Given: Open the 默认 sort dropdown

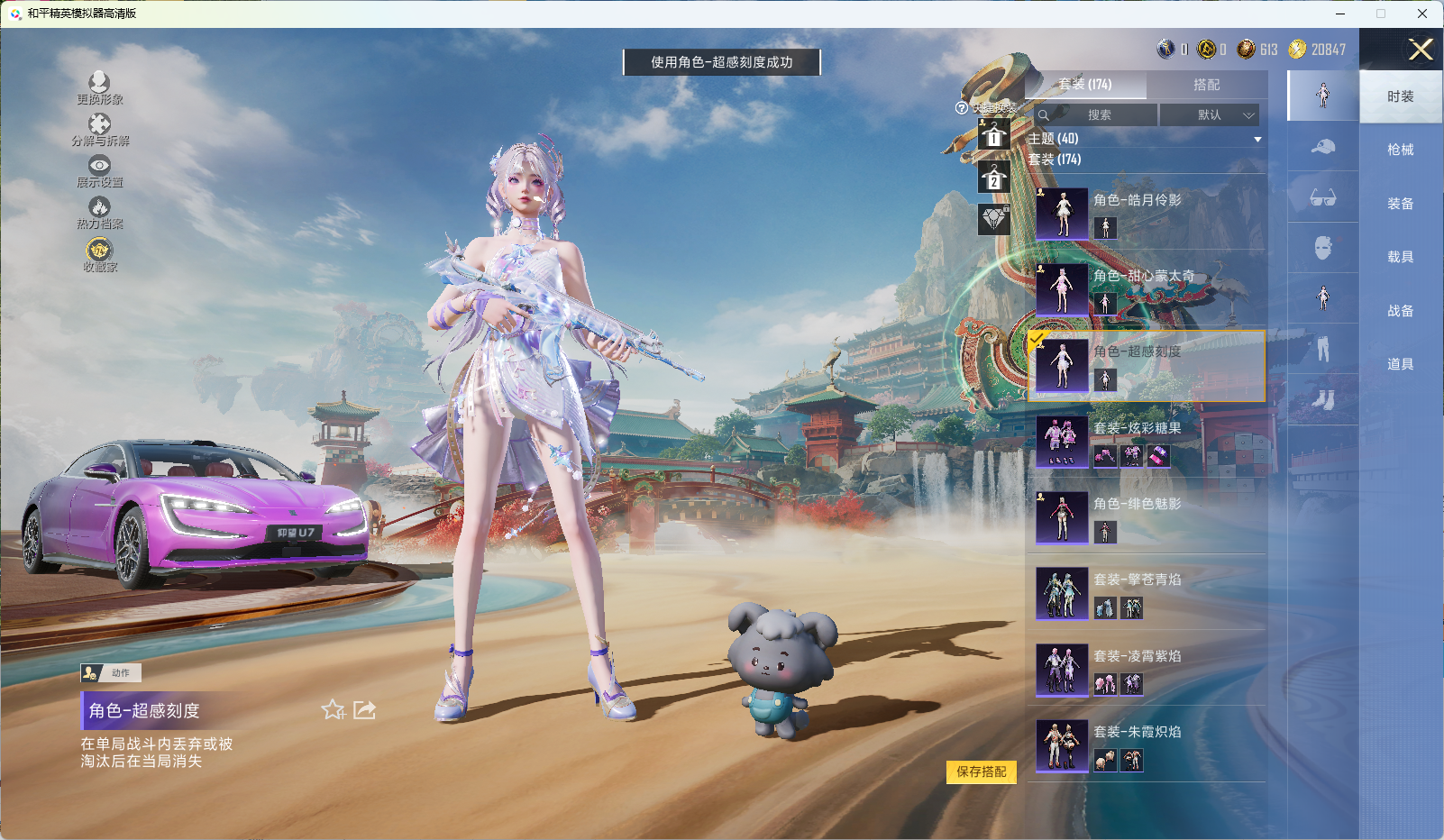Looking at the screenshot, I should click(1210, 115).
